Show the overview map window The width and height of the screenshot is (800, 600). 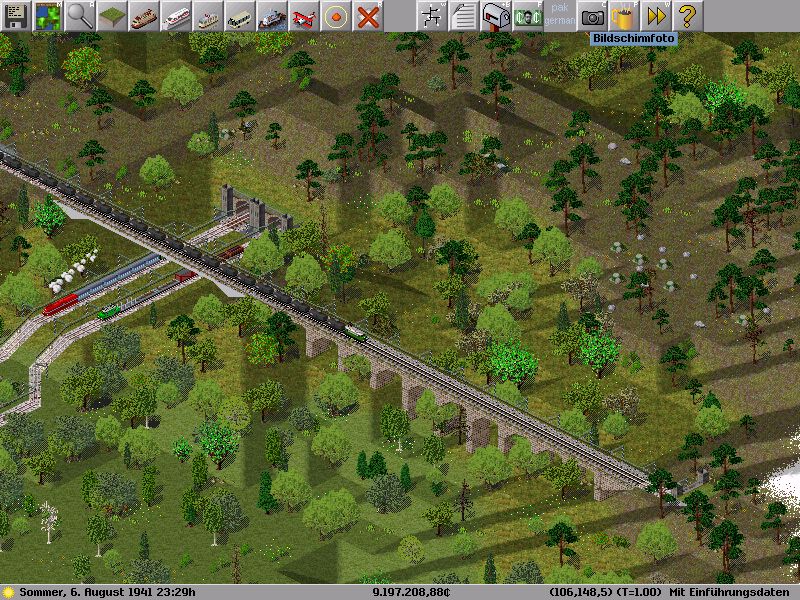[47, 15]
